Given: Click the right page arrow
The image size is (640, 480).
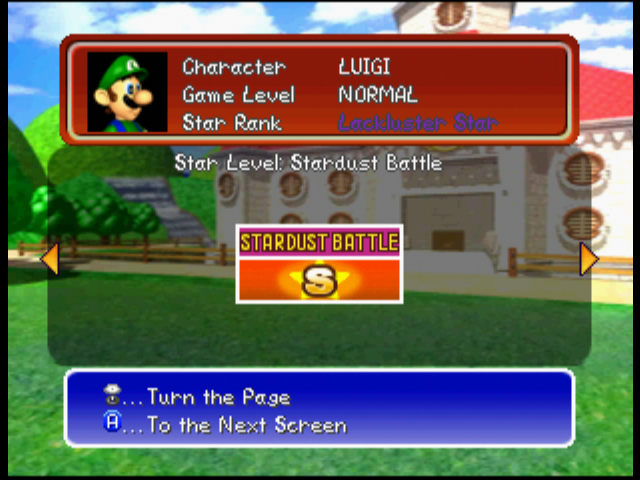Looking at the screenshot, I should tap(589, 259).
